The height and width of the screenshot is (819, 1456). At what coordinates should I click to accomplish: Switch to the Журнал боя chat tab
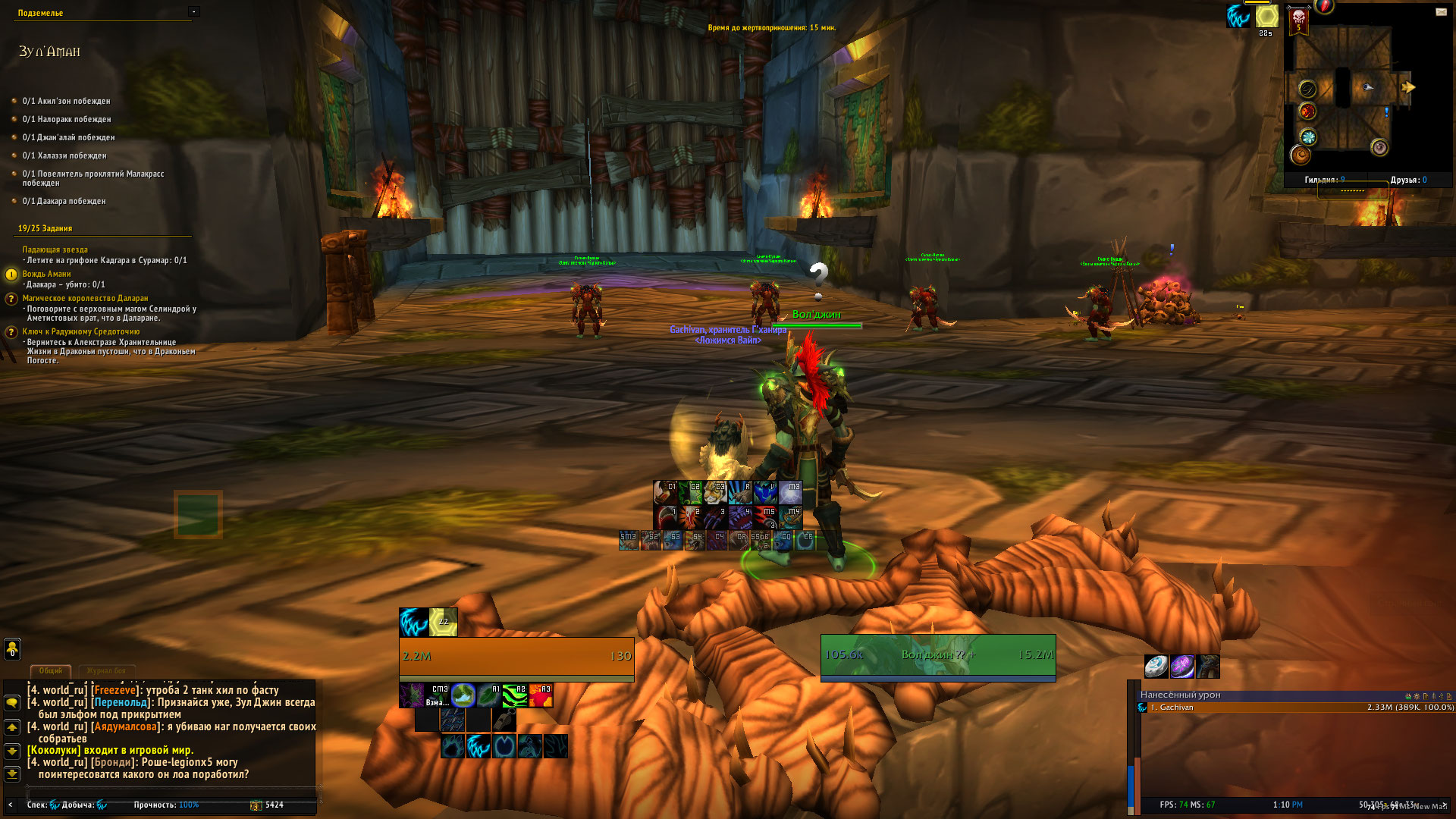[106, 671]
